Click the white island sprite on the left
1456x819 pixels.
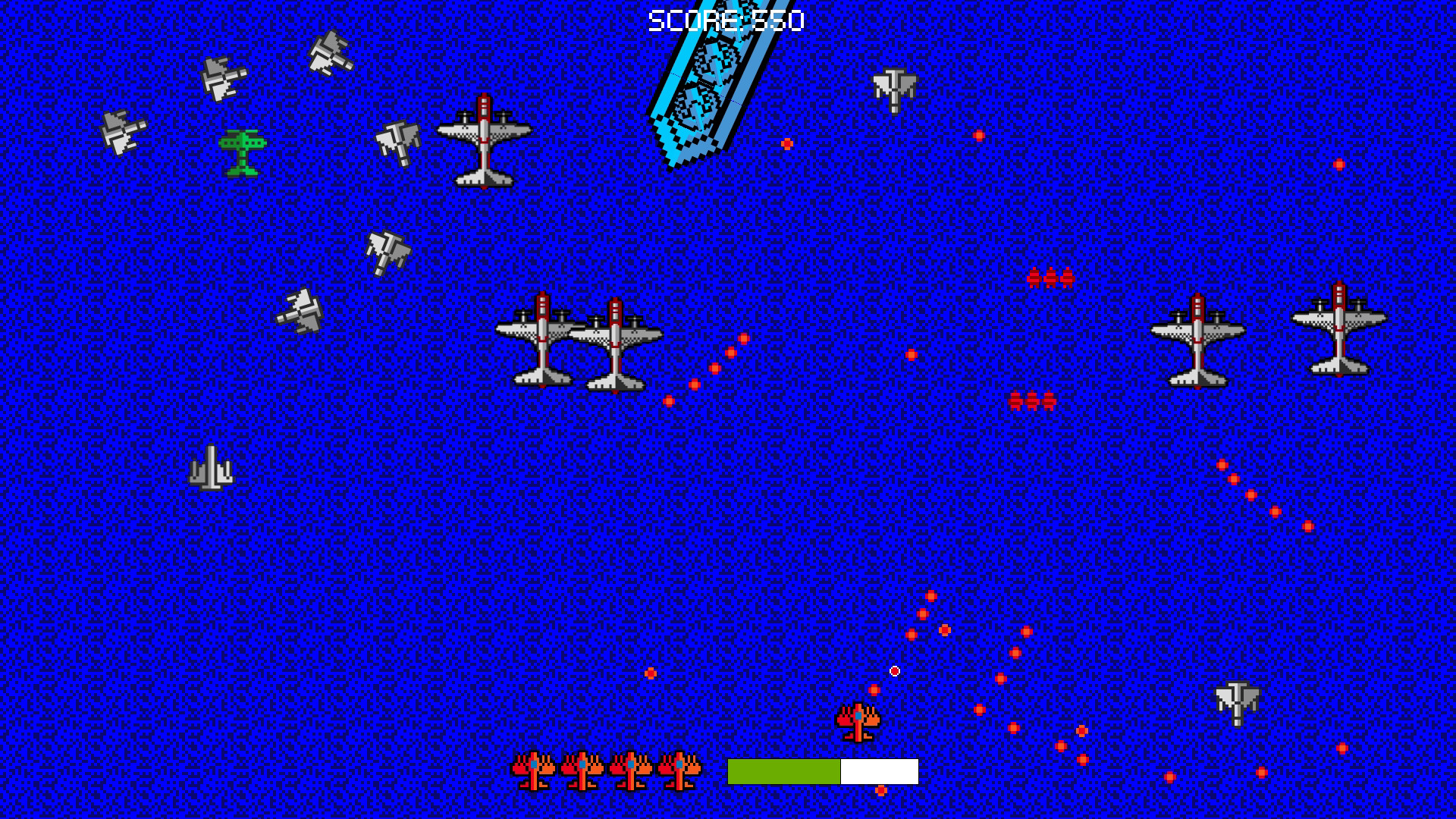tap(212, 474)
